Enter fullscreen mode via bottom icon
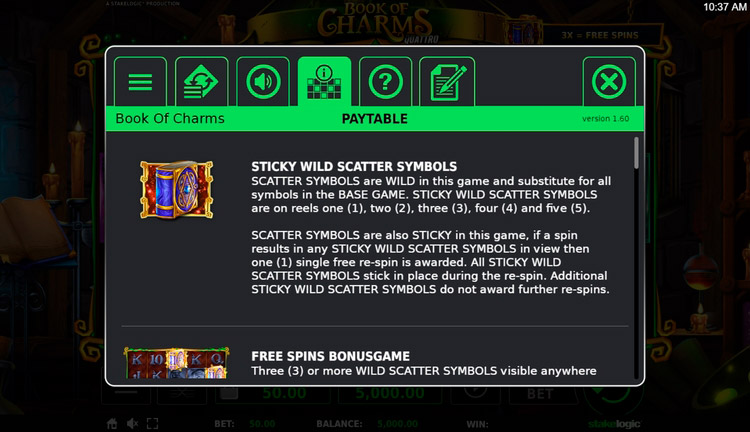 click(152, 423)
